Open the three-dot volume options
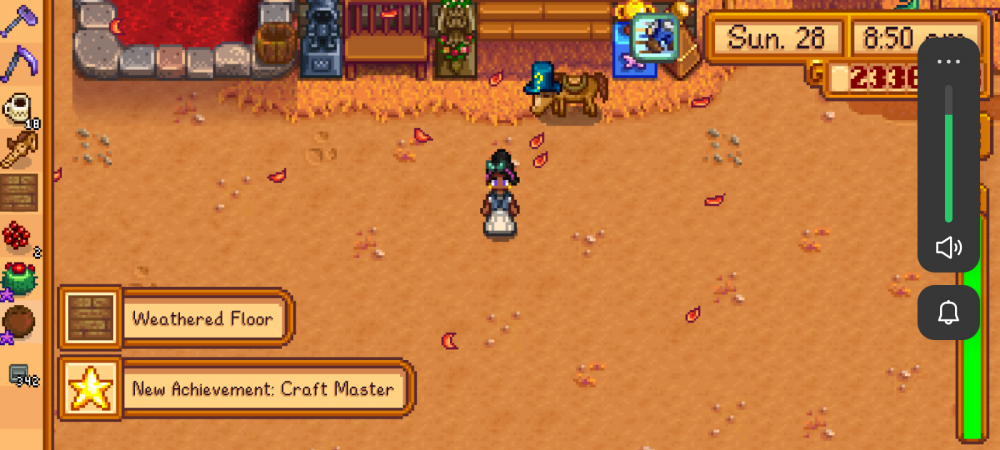 (948, 62)
